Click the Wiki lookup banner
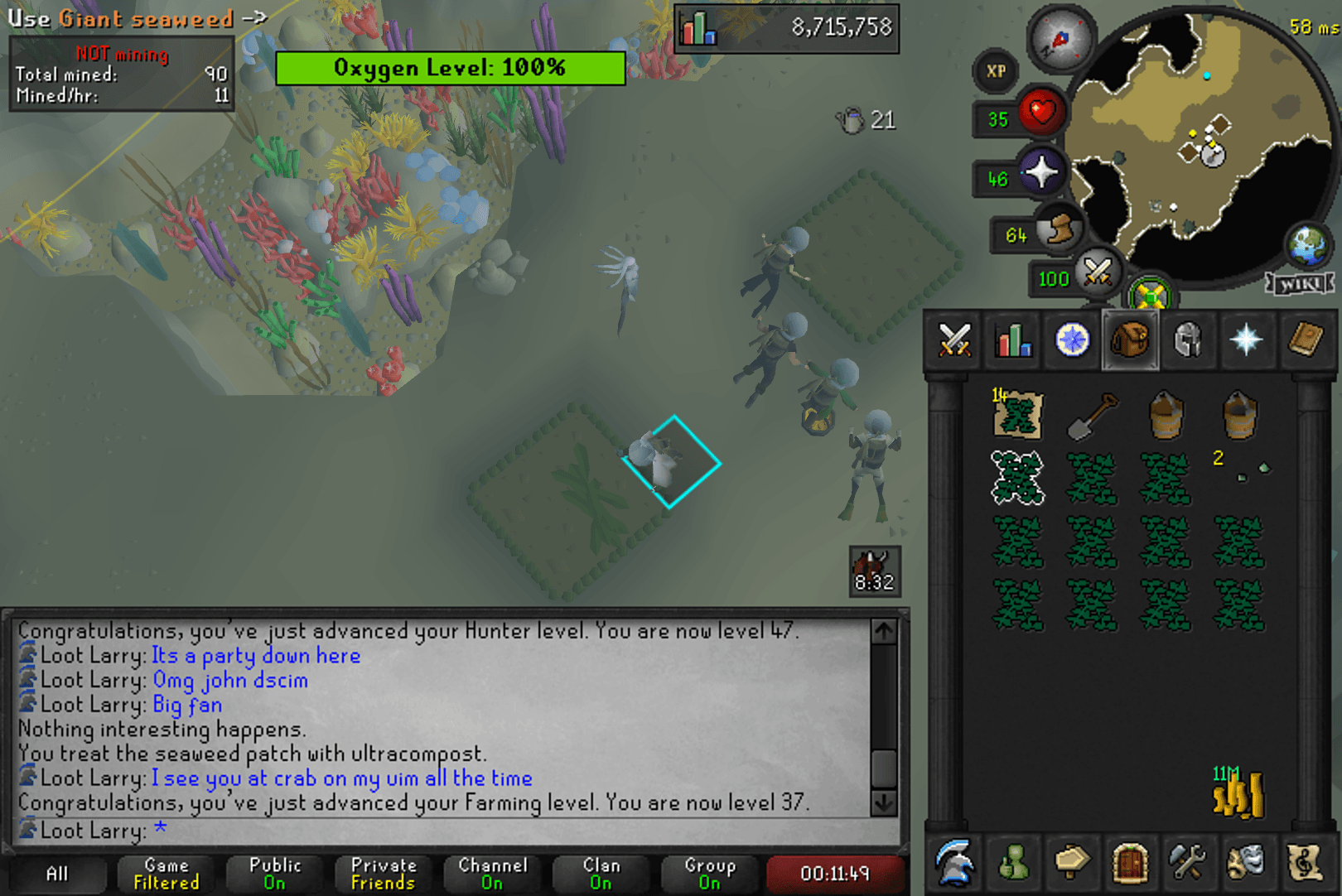 [1301, 283]
